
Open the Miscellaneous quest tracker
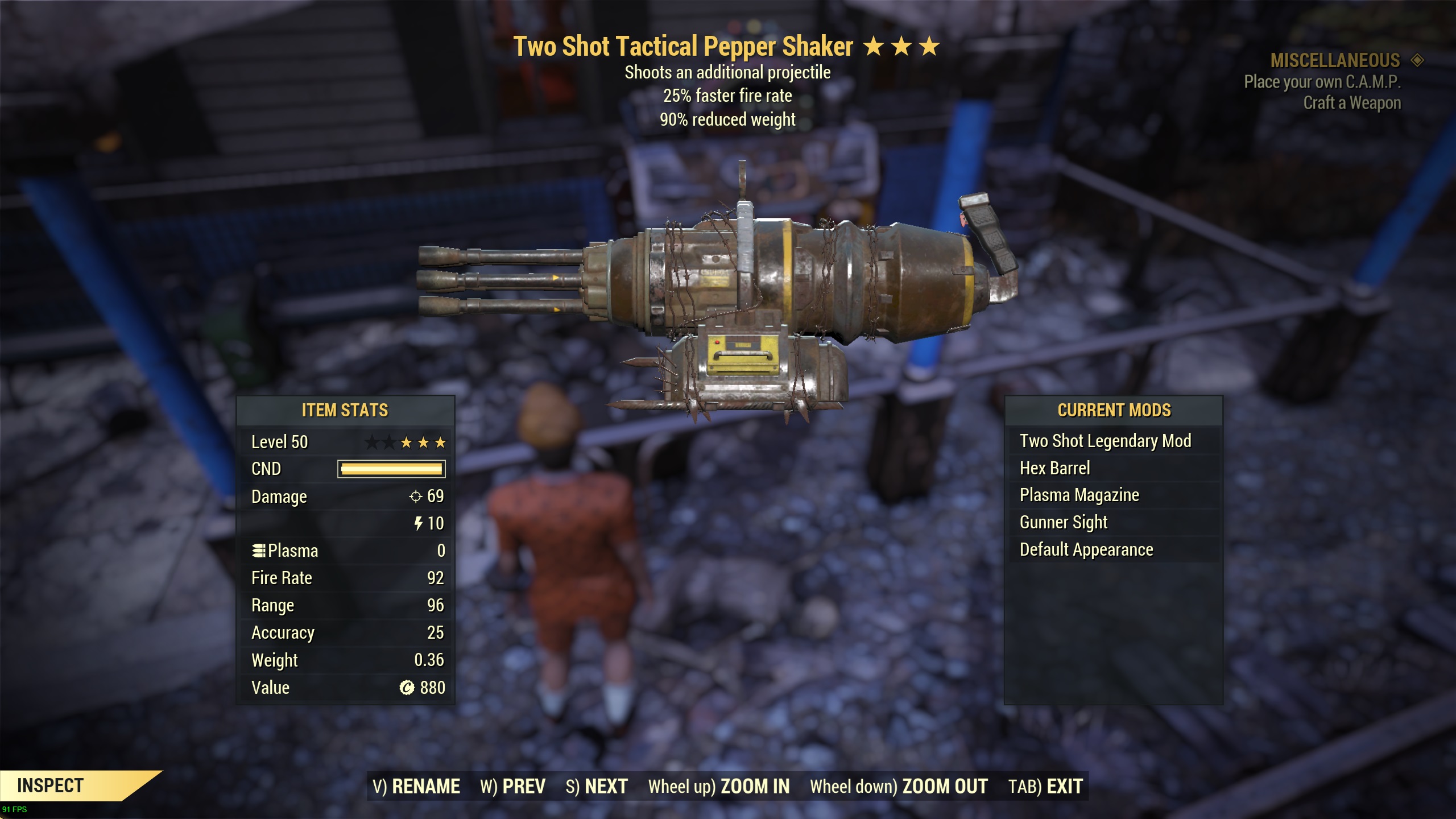[1335, 60]
